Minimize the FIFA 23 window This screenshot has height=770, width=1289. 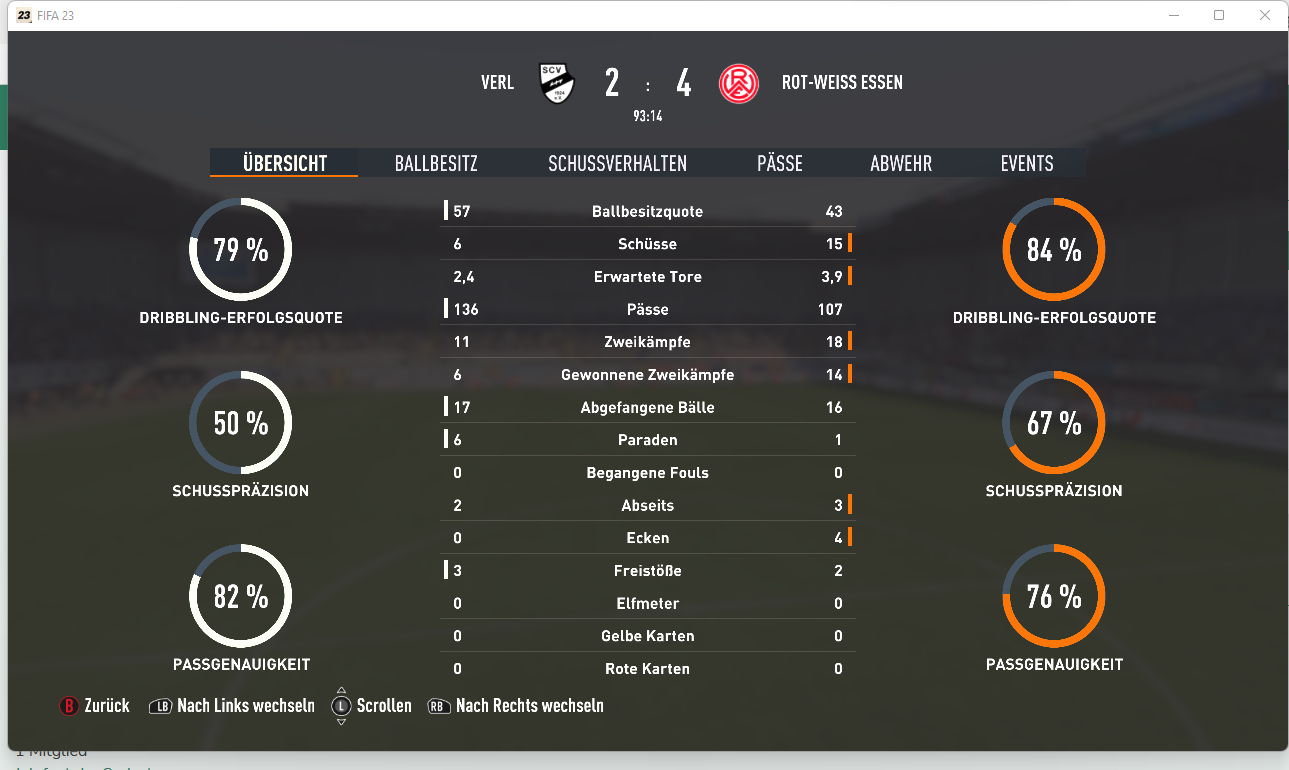[1174, 15]
